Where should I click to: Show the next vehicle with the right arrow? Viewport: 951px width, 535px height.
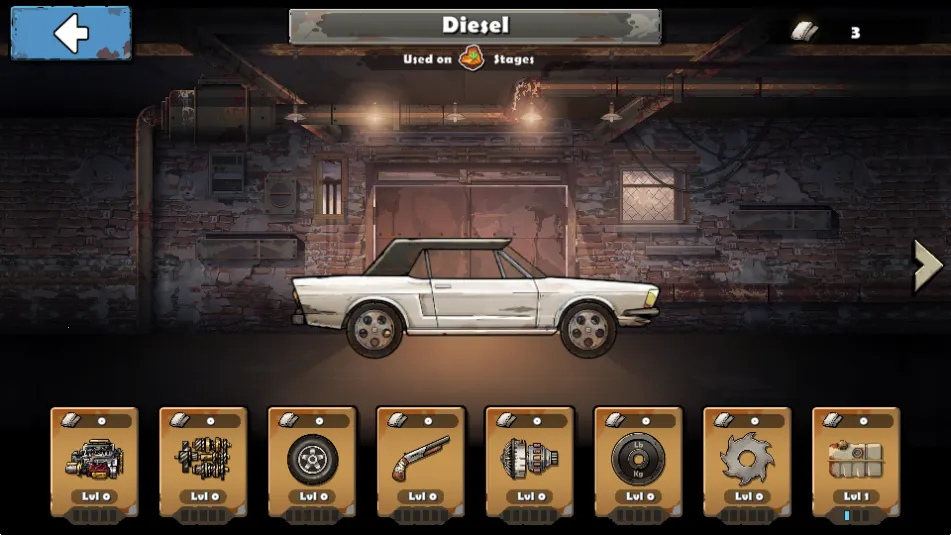(x=927, y=266)
